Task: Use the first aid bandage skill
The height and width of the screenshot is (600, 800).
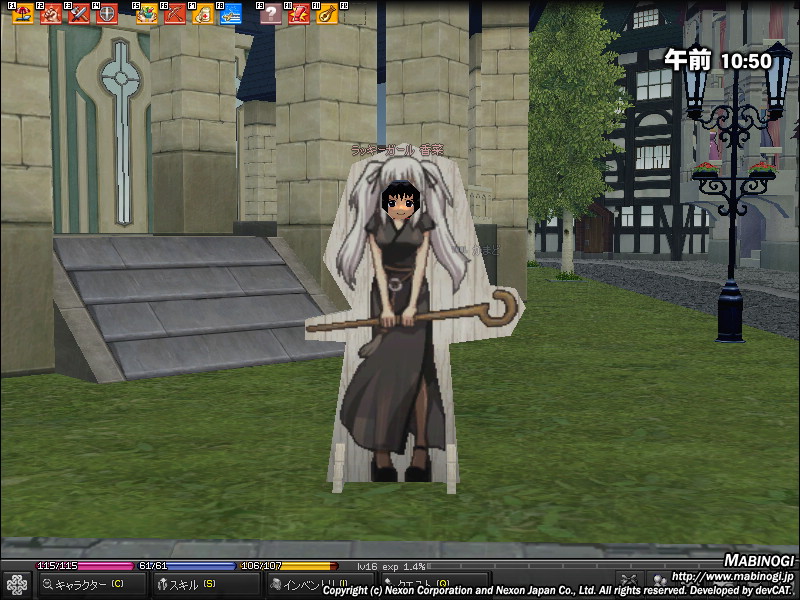Action: point(203,14)
